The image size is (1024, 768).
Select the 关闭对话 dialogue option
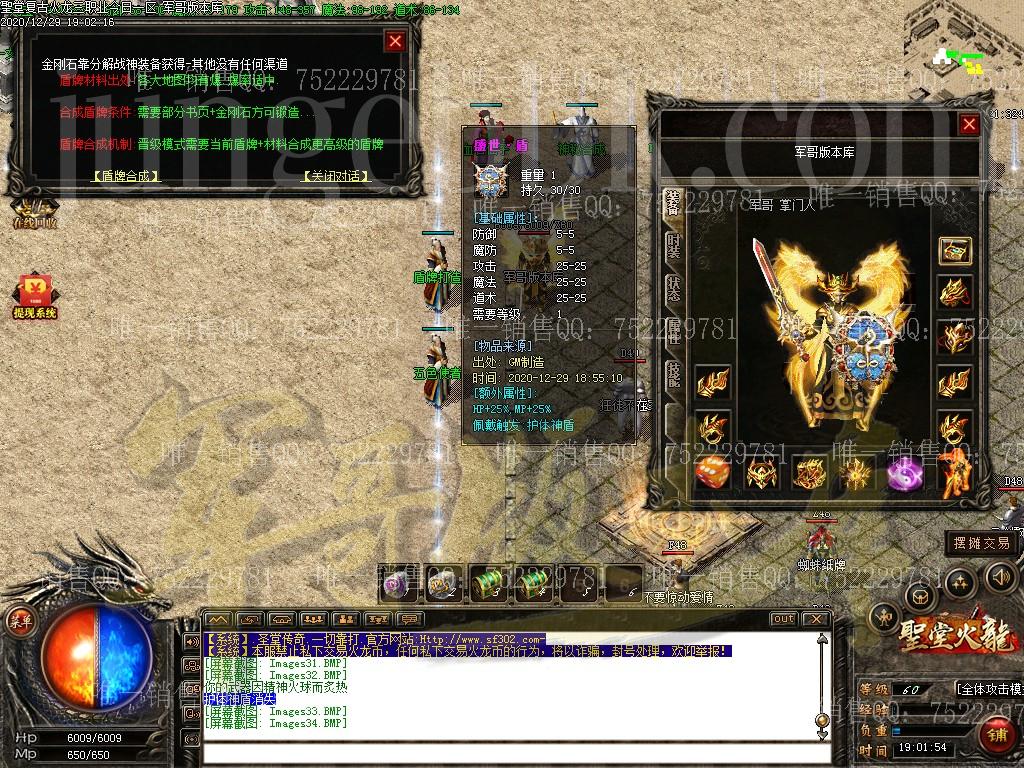click(335, 176)
